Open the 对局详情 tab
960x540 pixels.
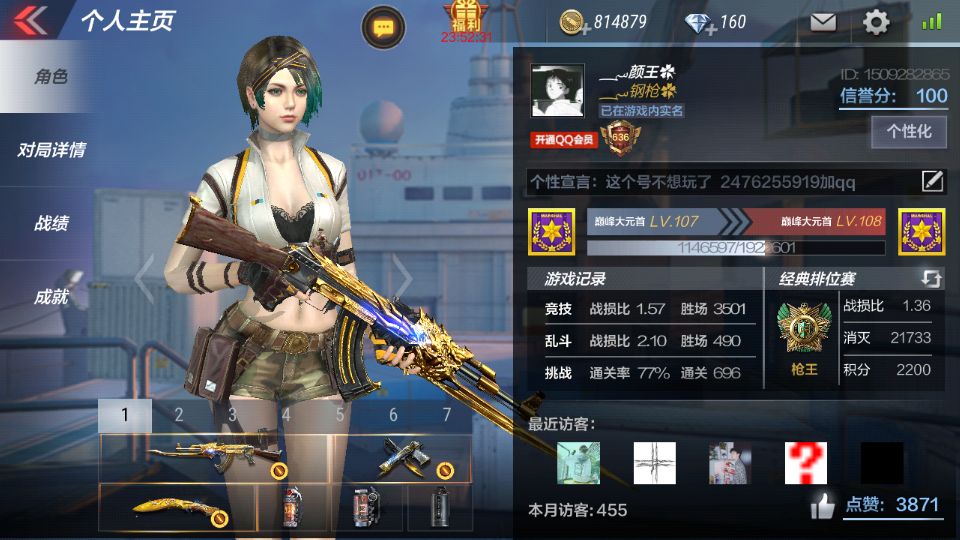coord(50,150)
